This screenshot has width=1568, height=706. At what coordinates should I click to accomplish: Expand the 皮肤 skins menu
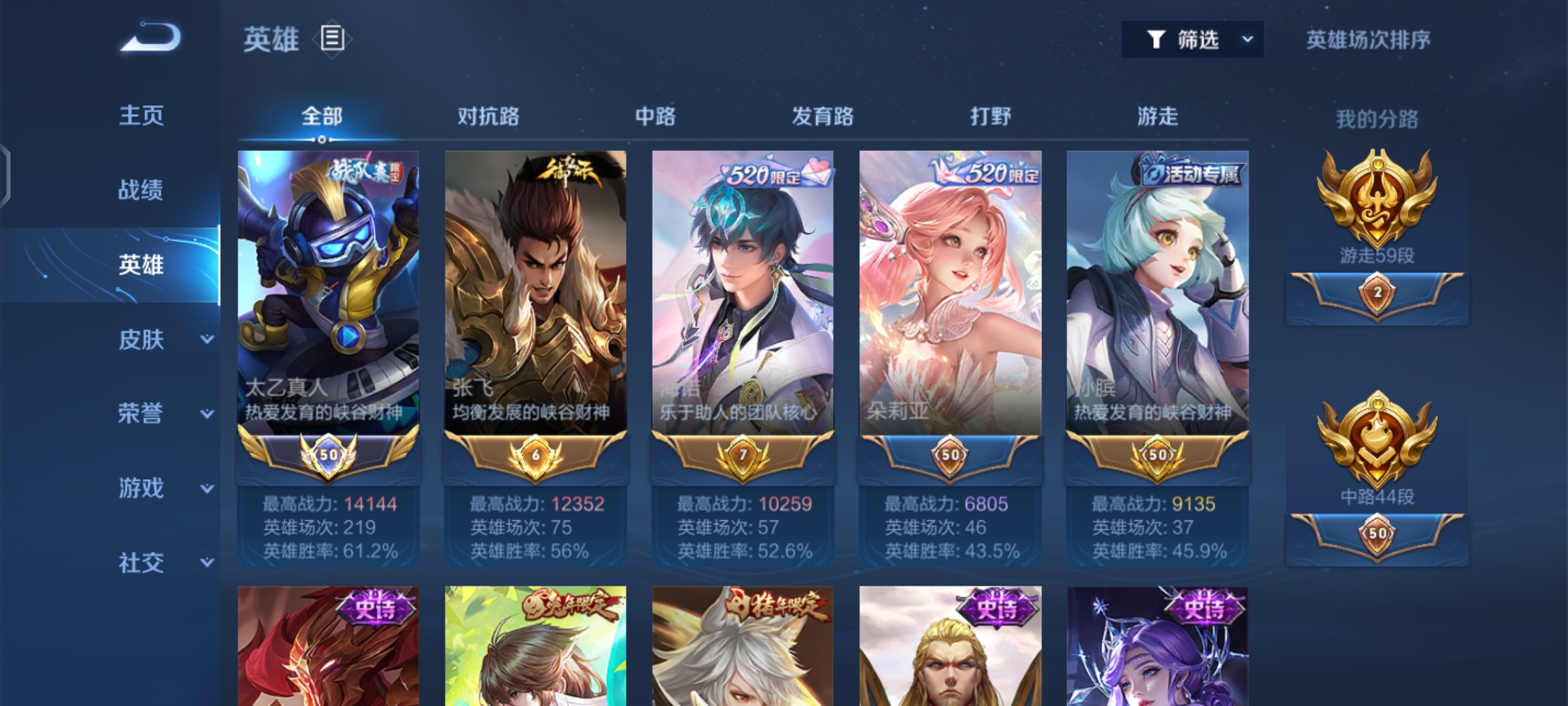point(163,339)
